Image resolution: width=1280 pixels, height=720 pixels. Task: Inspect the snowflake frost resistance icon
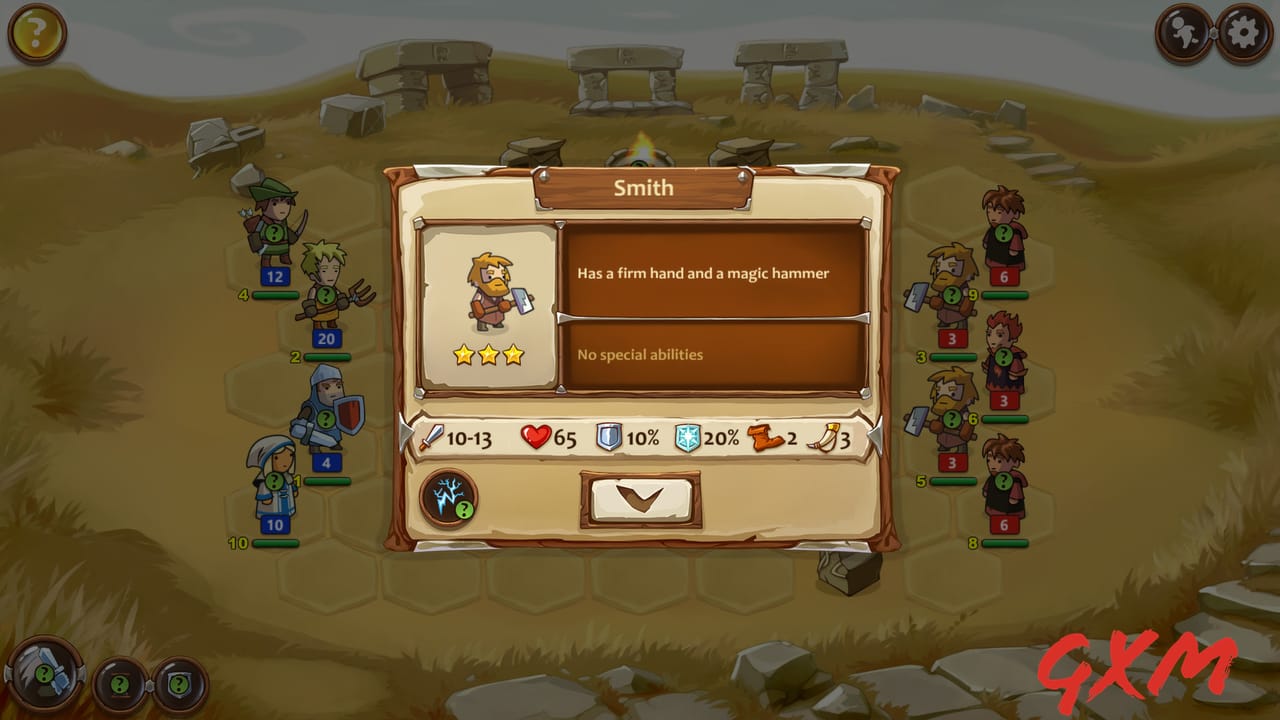(689, 438)
